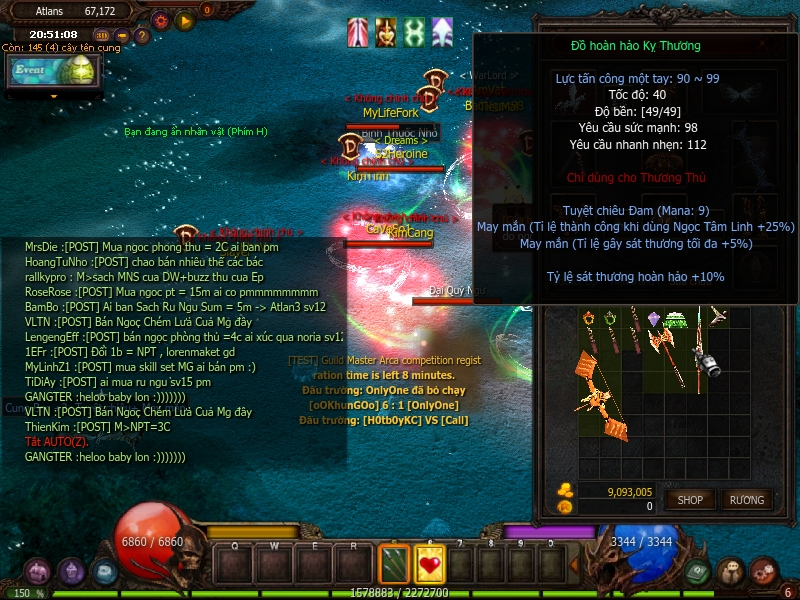800x600 pixels.
Task: Click the orange play arrow button
Action: (x=184, y=19)
